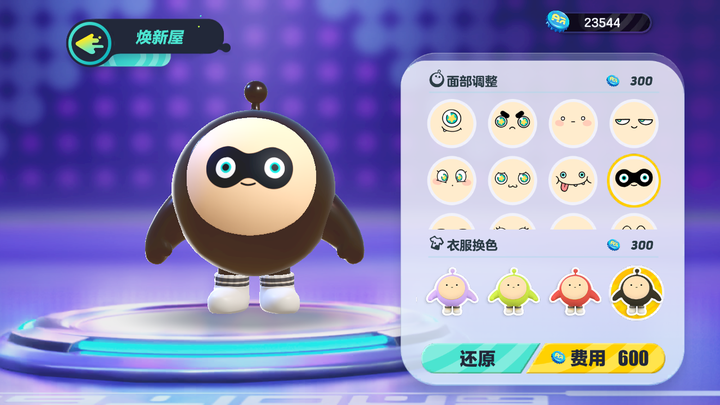
Task: Choose the angry eyebrows face
Action: click(513, 123)
